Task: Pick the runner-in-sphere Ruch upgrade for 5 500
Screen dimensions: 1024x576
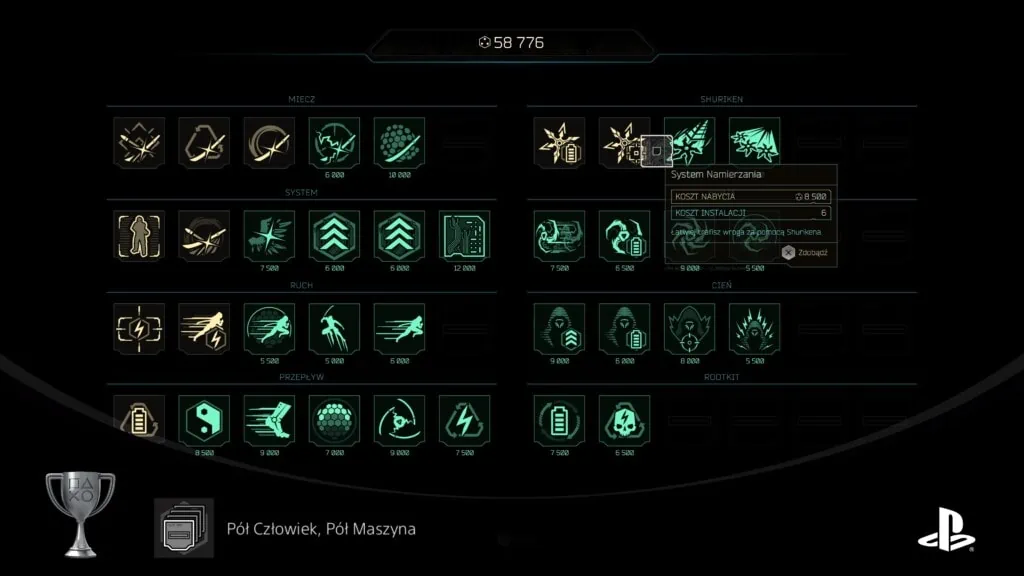Action: click(x=269, y=328)
